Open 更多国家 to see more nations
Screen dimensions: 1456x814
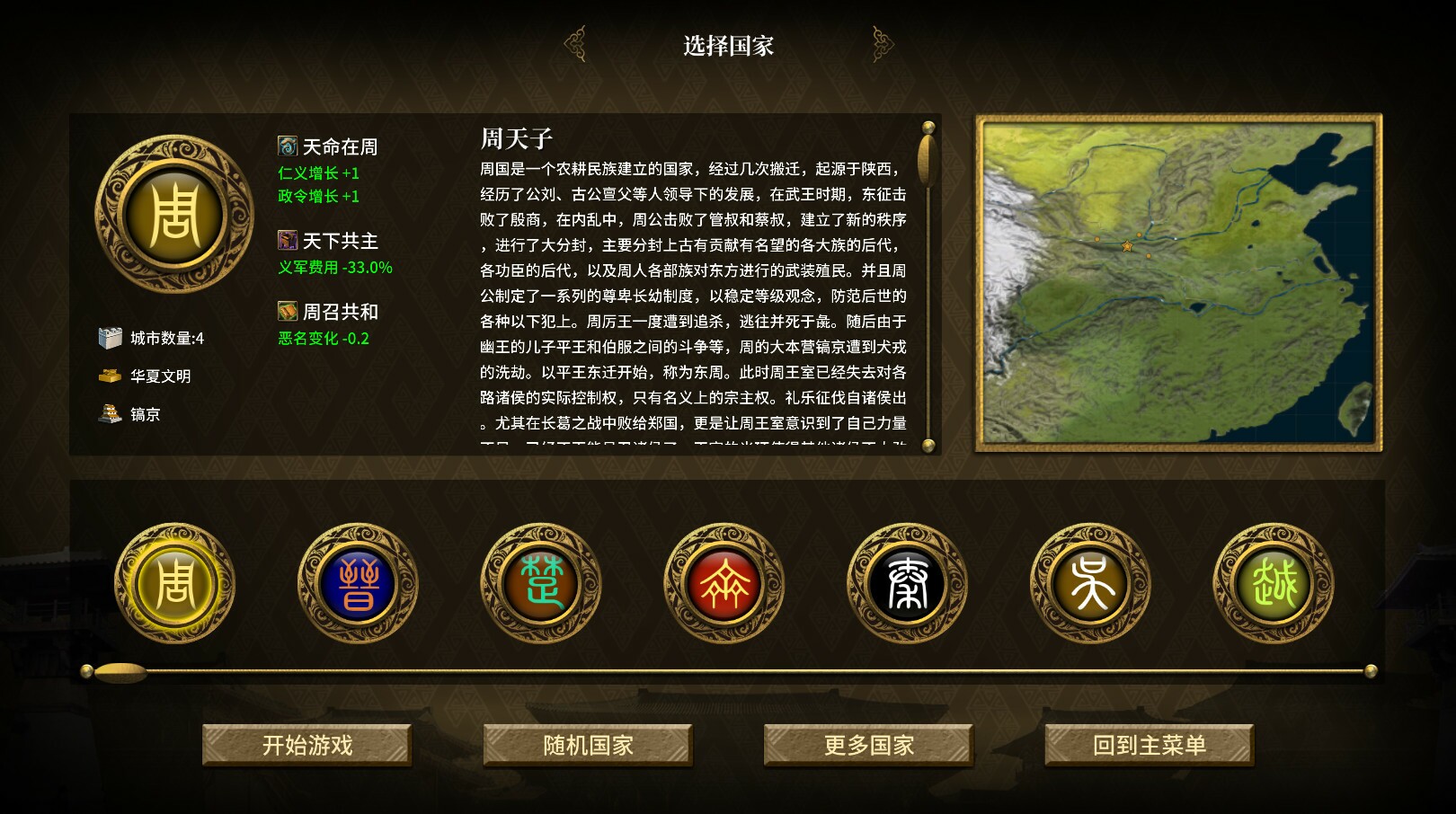868,745
